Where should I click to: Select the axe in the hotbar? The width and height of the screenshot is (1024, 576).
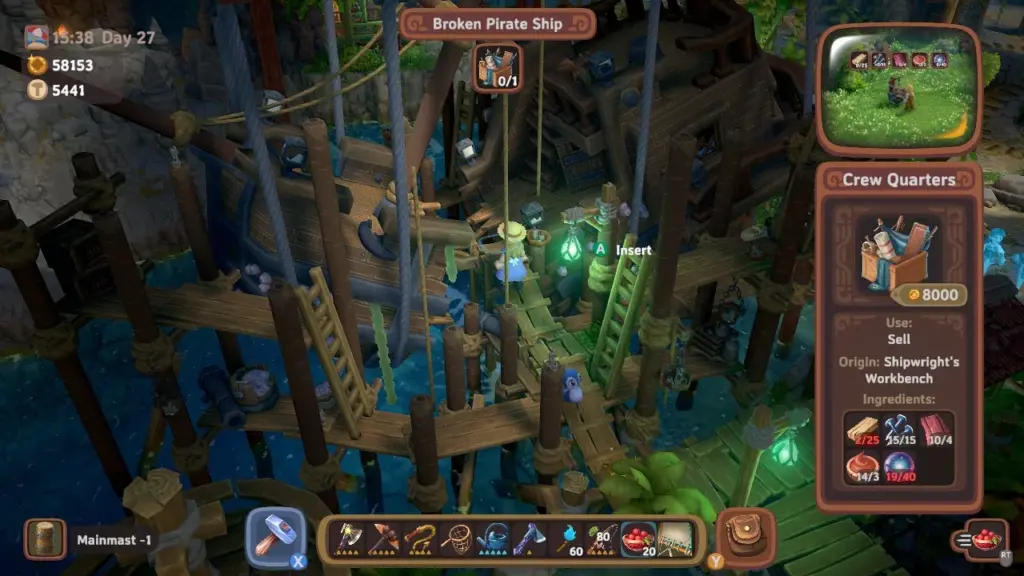(349, 538)
